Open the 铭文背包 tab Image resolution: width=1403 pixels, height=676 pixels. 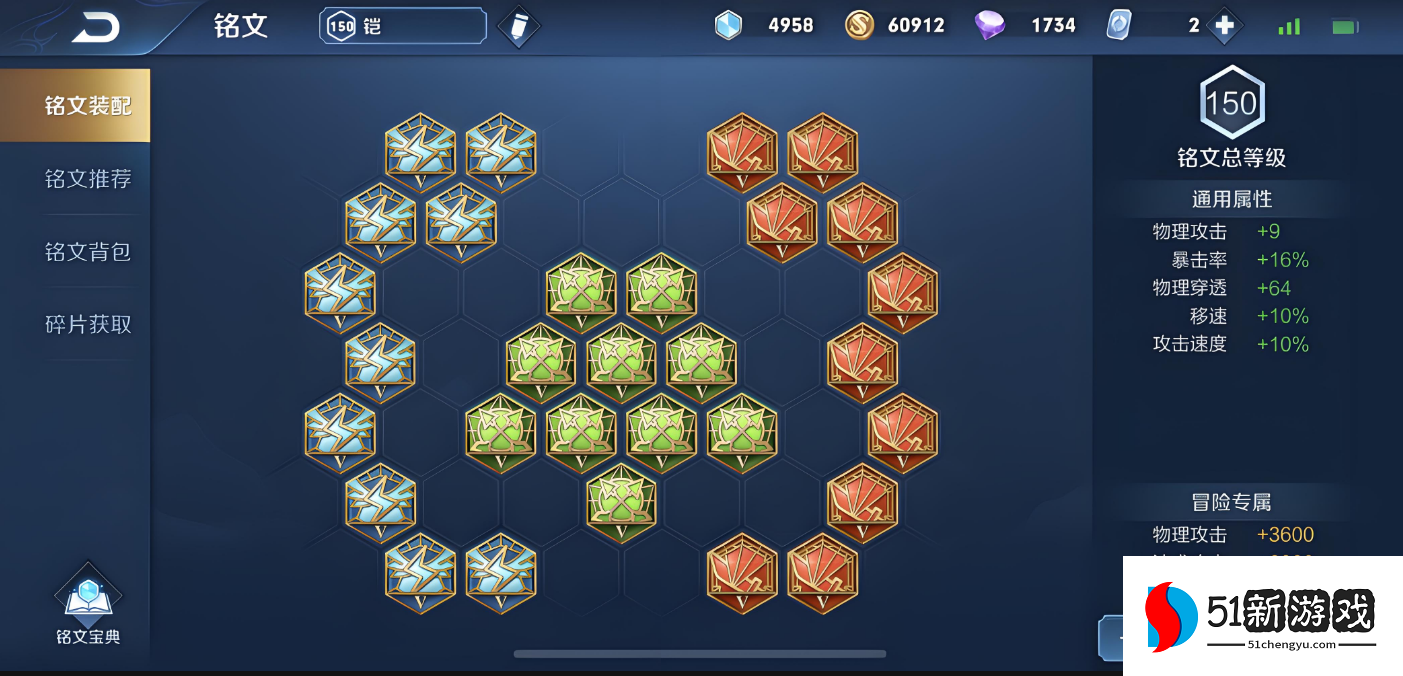pos(88,252)
